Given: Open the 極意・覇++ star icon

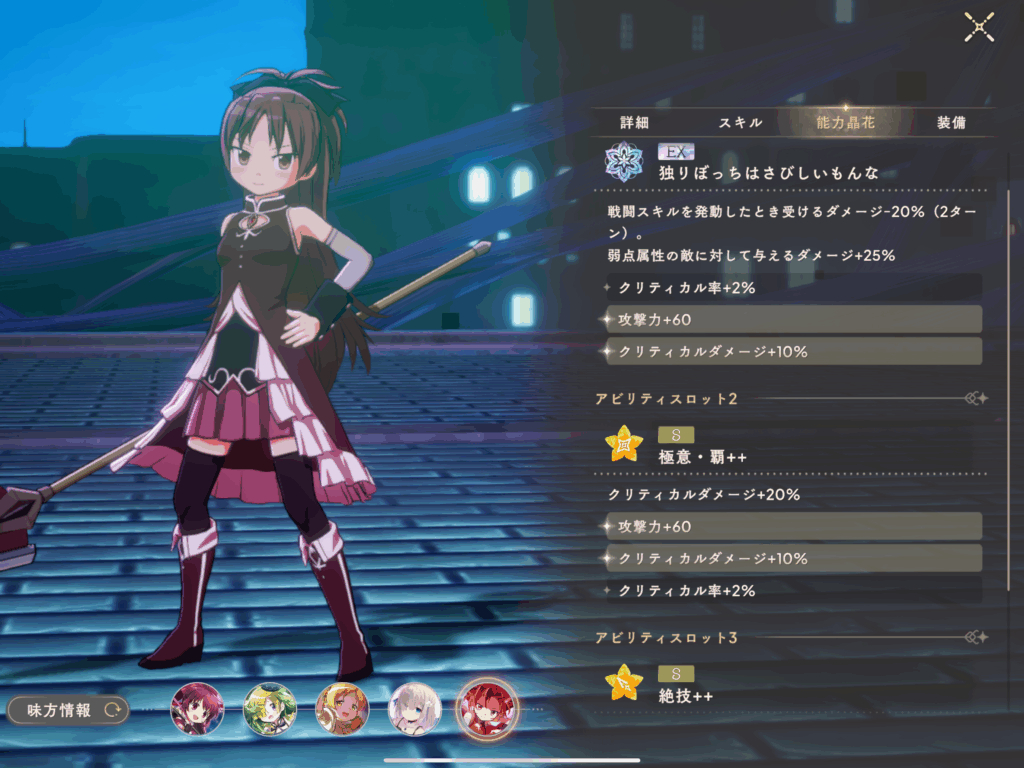Looking at the screenshot, I should tap(624, 444).
